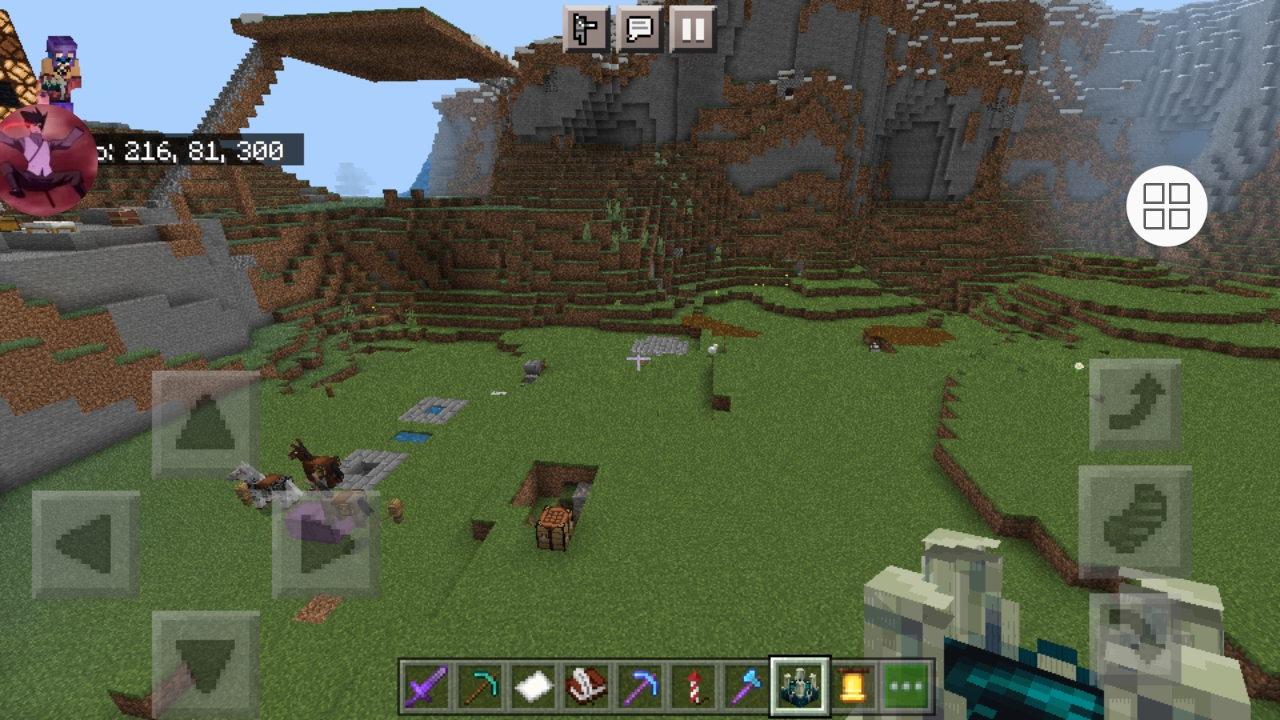The image size is (1280, 720).
Task: Pause the game
Action: point(693,28)
